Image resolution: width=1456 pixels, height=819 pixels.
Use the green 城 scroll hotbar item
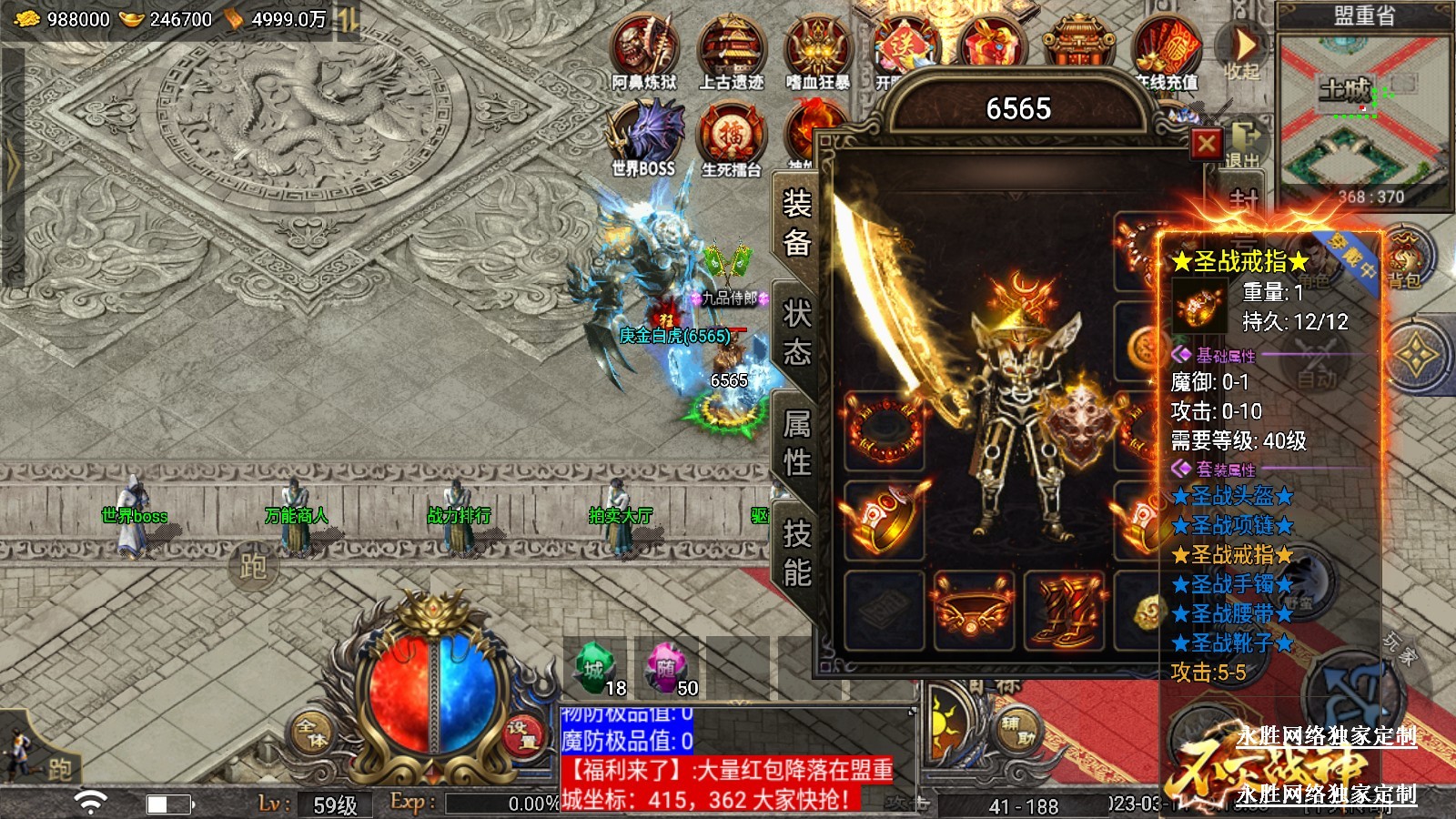pos(596,669)
